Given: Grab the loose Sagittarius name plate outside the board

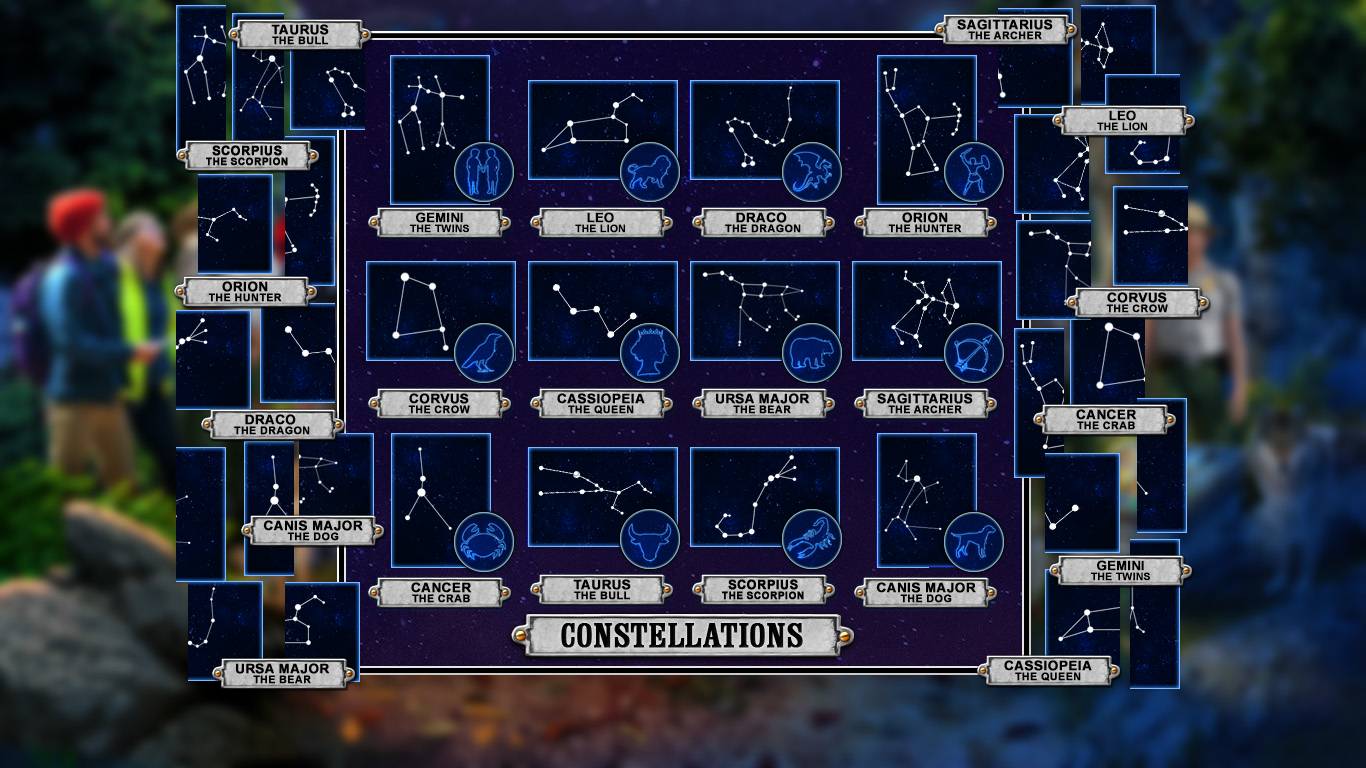Looking at the screenshot, I should coord(1005,30).
